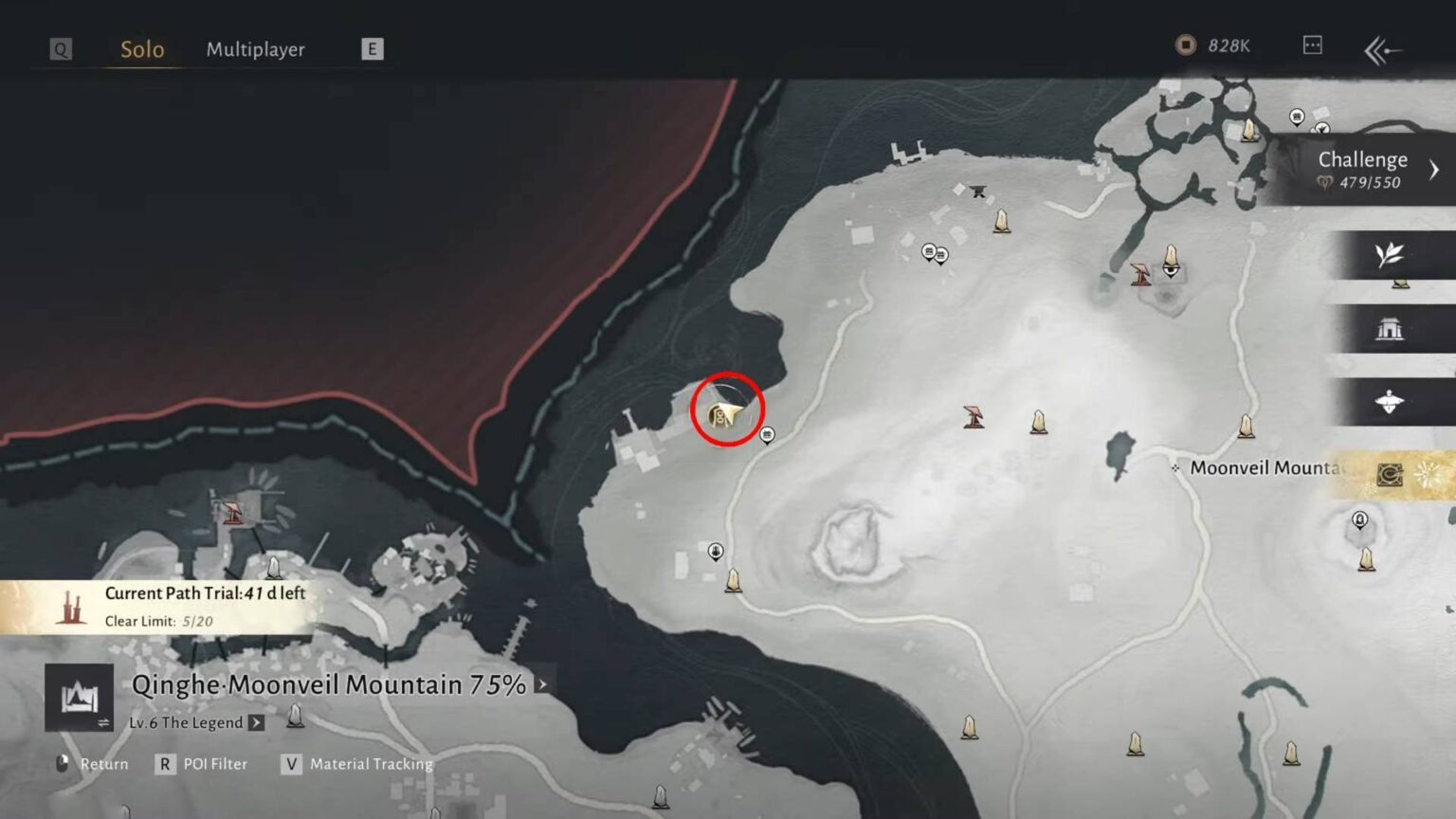Select the pavilion gate side button
This screenshot has height=819, width=1456.
click(1389, 329)
